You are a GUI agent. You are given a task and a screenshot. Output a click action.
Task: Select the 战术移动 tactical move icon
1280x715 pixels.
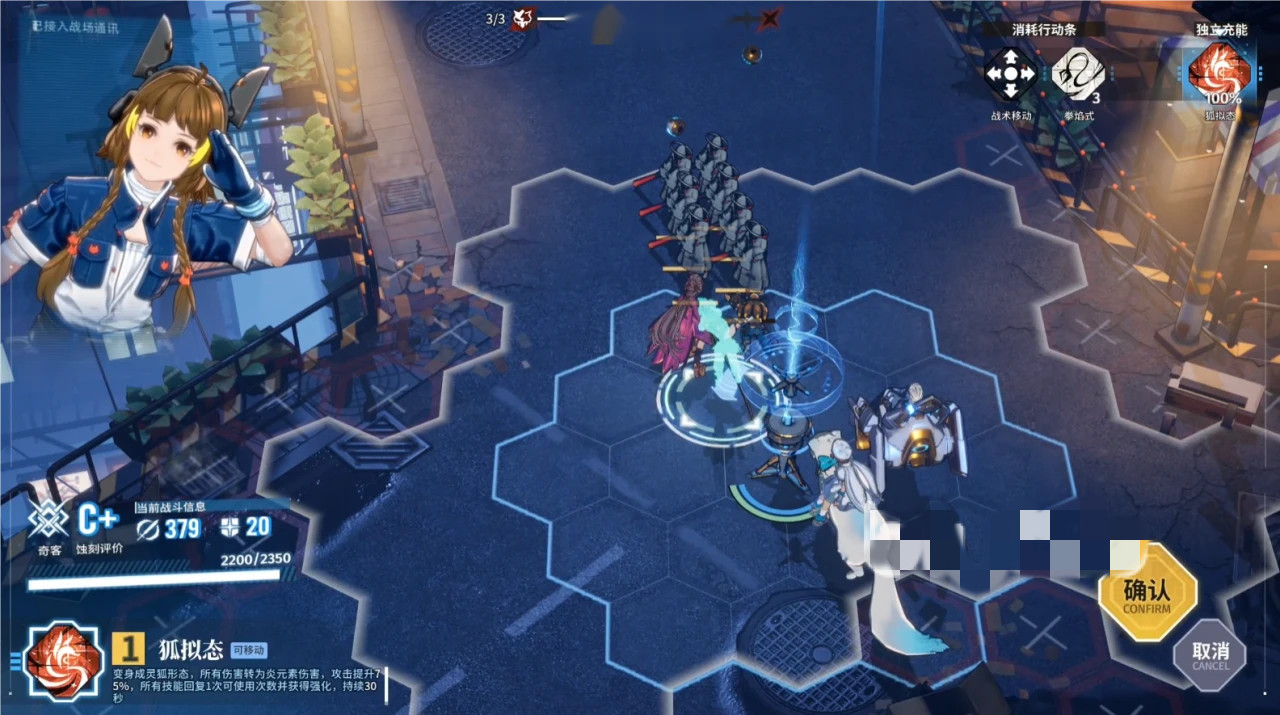tap(1010, 74)
